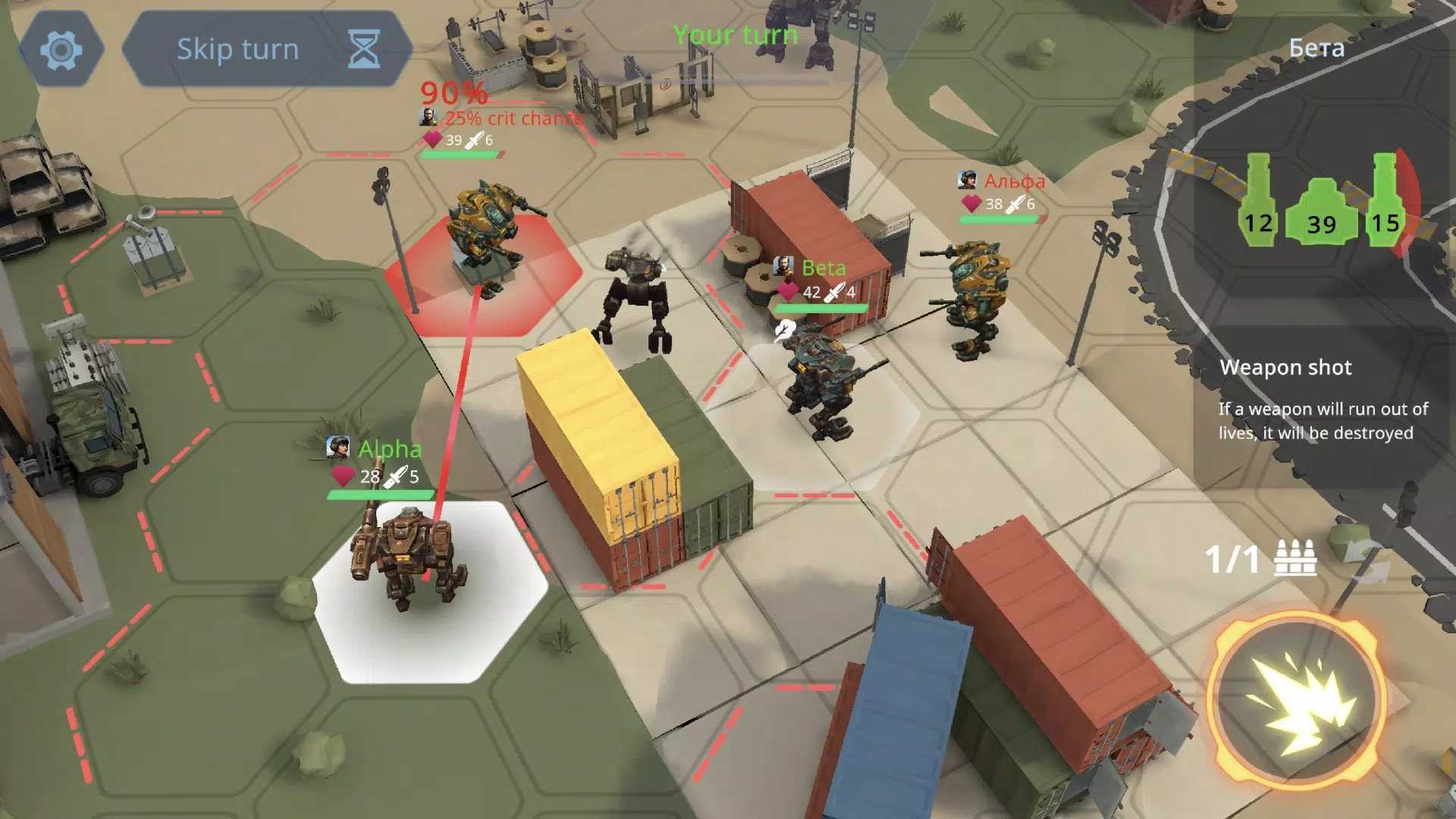Click the Бета label in the top right
This screenshot has width=1456, height=819.
tap(1317, 48)
